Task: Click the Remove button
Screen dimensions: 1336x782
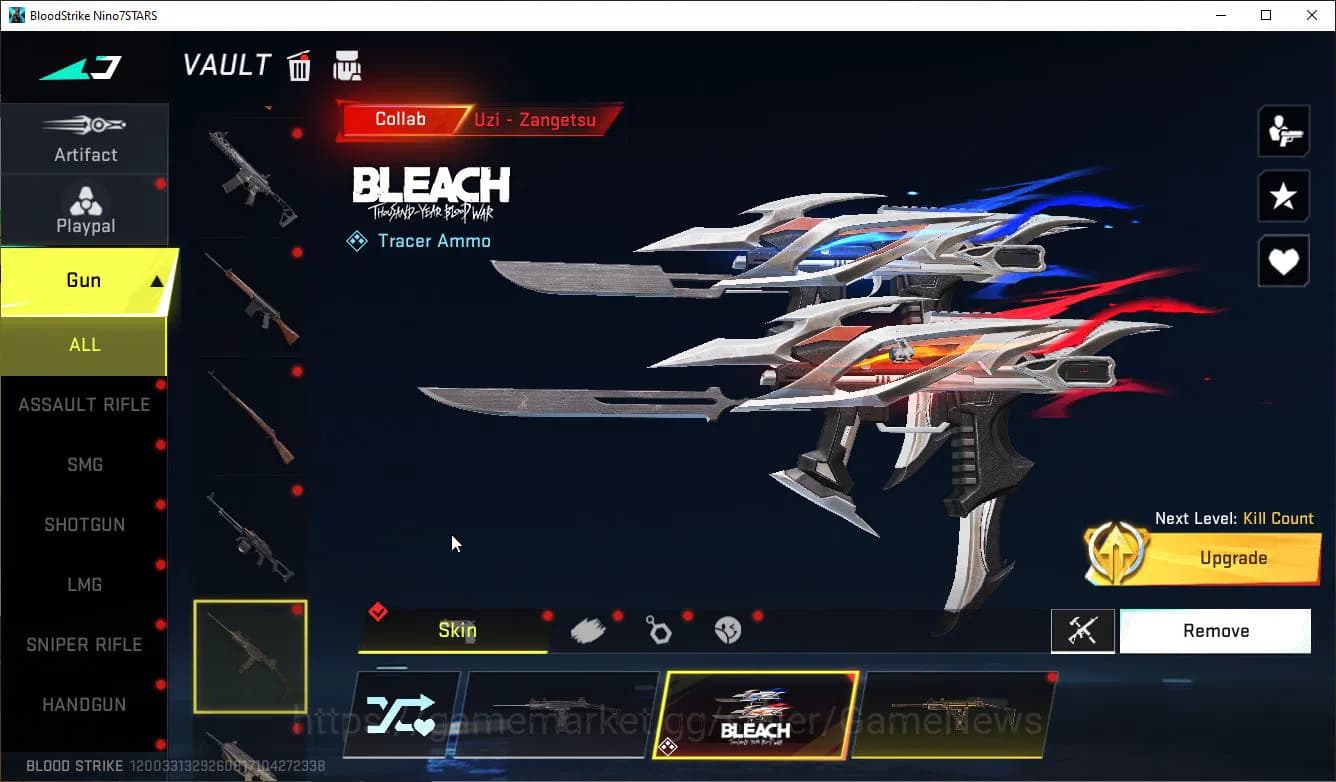Action: tap(1215, 630)
